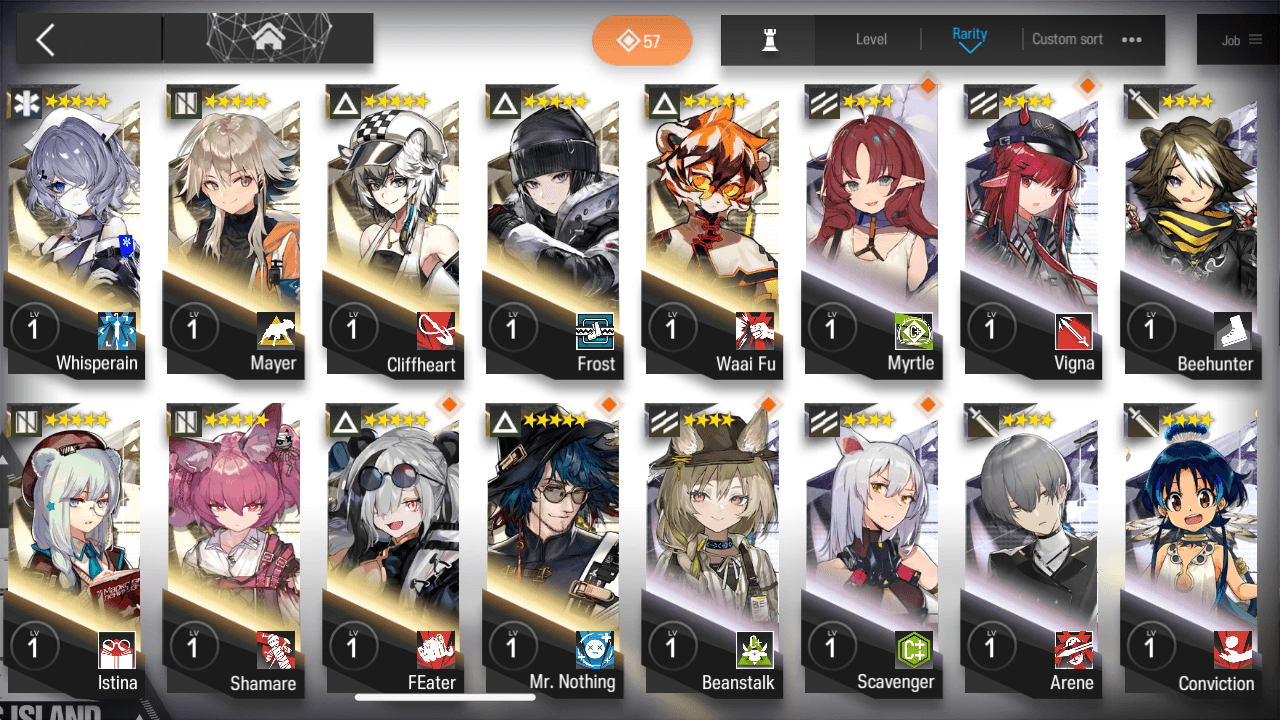Go back using the arrow button
1280x720 pixels.
(45, 40)
